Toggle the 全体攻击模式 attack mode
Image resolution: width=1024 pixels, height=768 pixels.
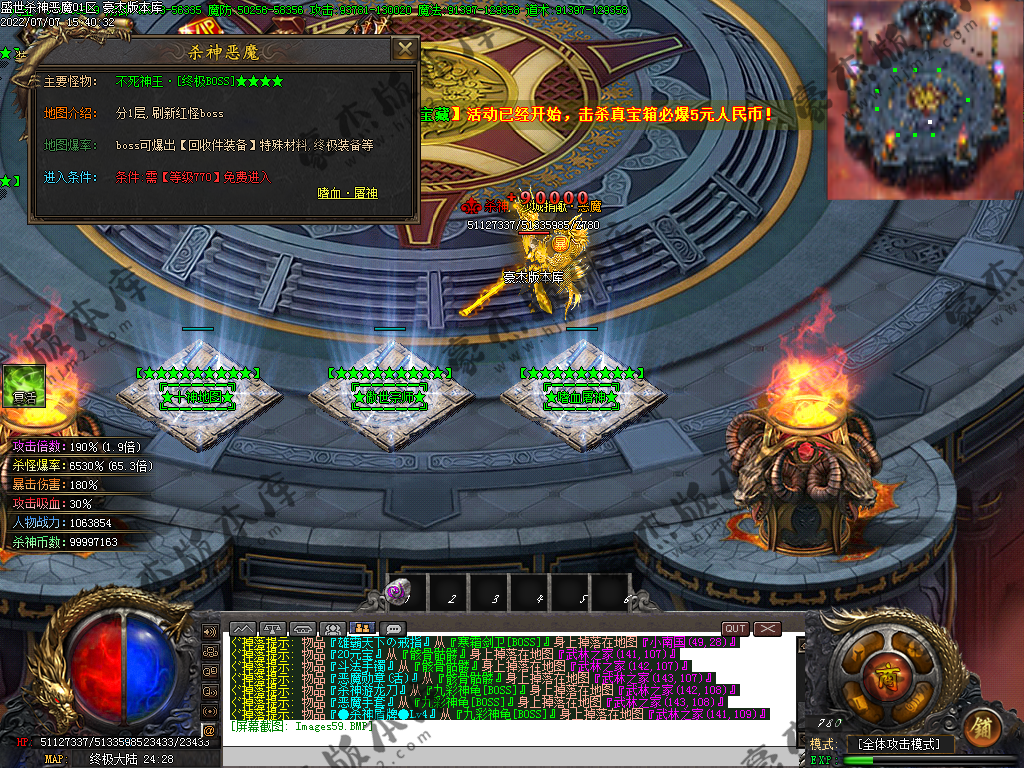[x=899, y=744]
